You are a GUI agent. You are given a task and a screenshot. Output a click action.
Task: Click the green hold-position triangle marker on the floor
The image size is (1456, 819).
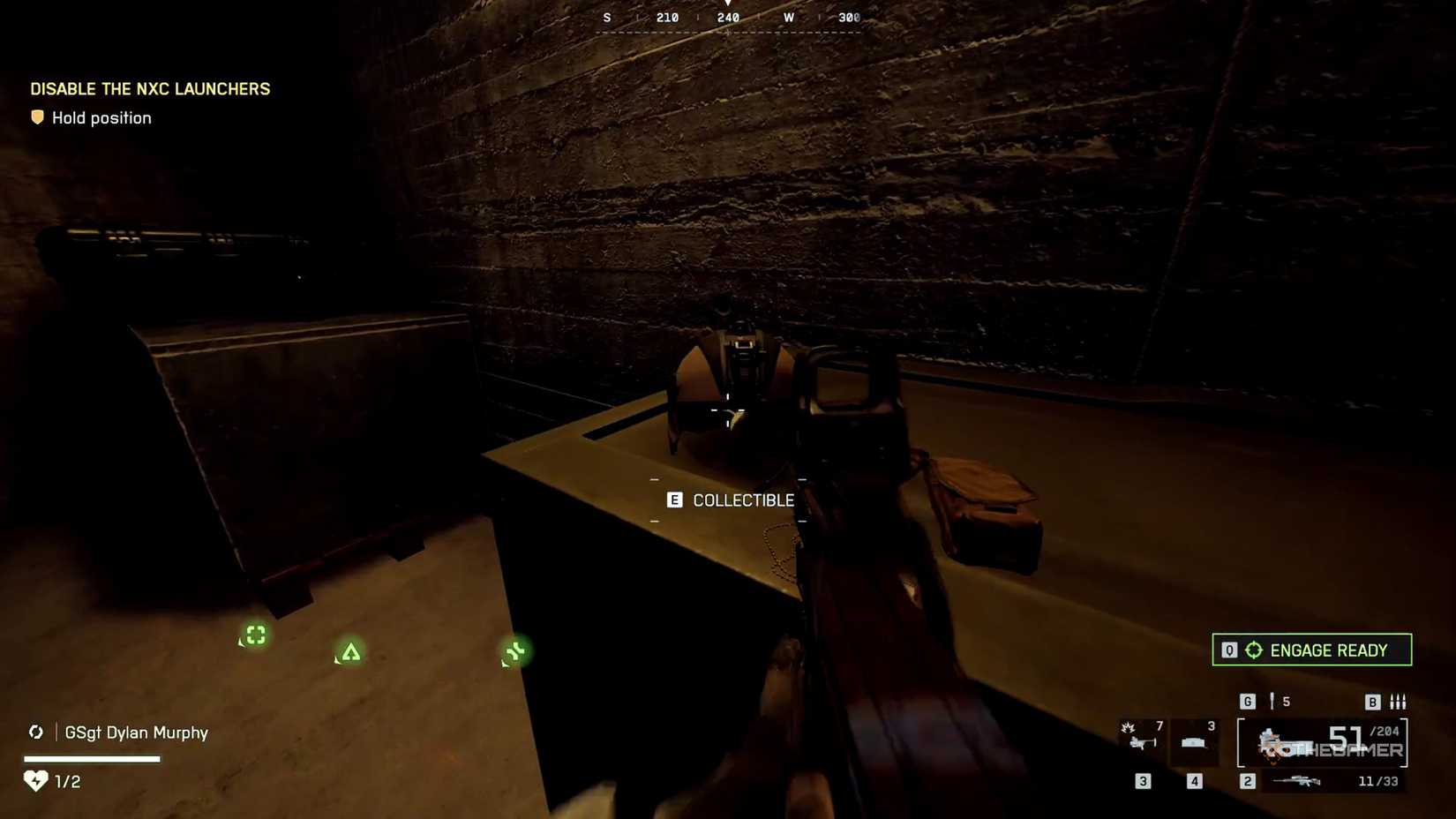pyautogui.click(x=349, y=652)
